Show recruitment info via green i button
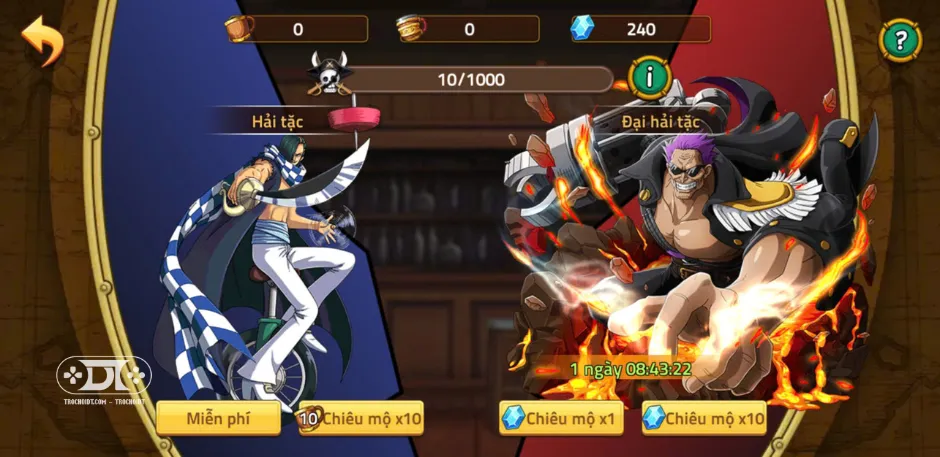The height and width of the screenshot is (457, 940). pyautogui.click(x=649, y=77)
